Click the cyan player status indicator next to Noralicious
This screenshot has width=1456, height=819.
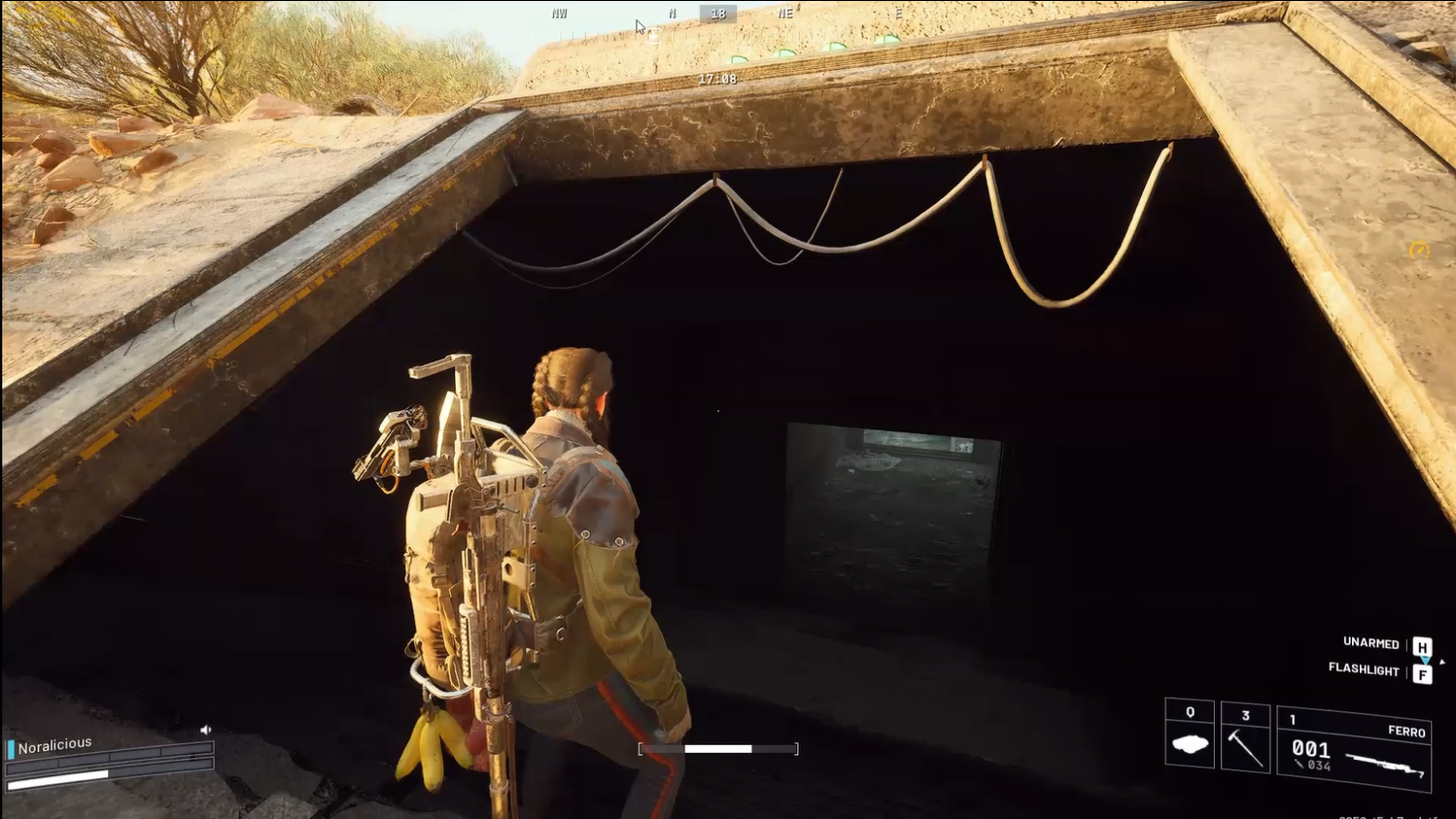click(11, 748)
